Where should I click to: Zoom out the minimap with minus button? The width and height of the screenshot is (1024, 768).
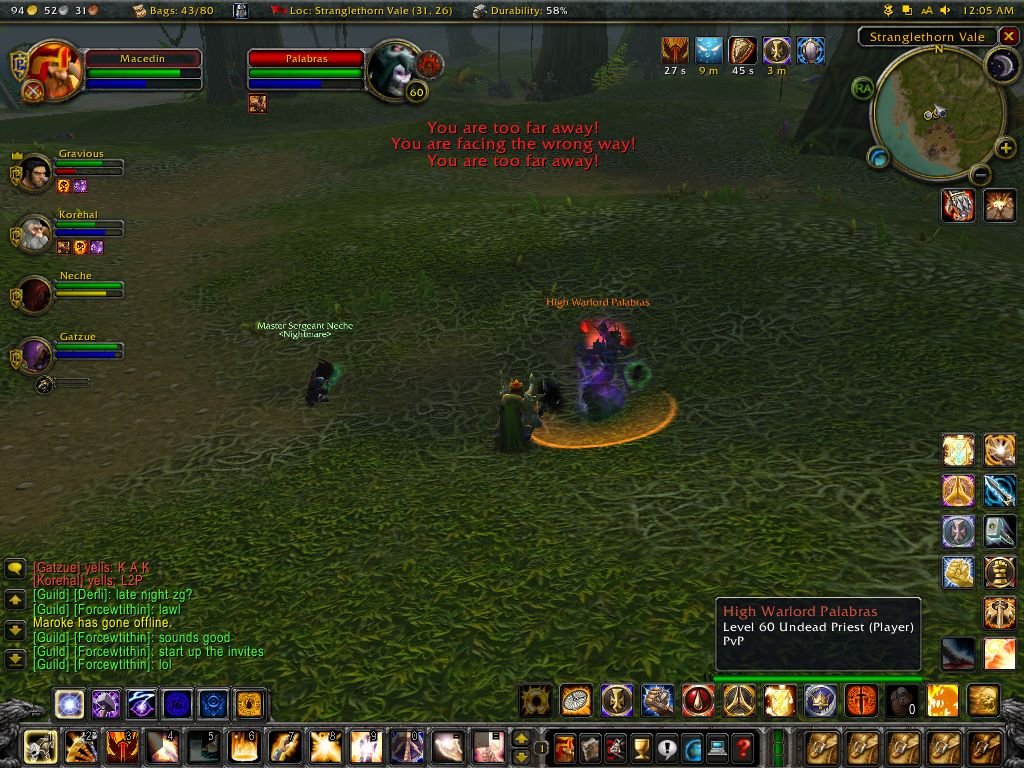[x=981, y=175]
